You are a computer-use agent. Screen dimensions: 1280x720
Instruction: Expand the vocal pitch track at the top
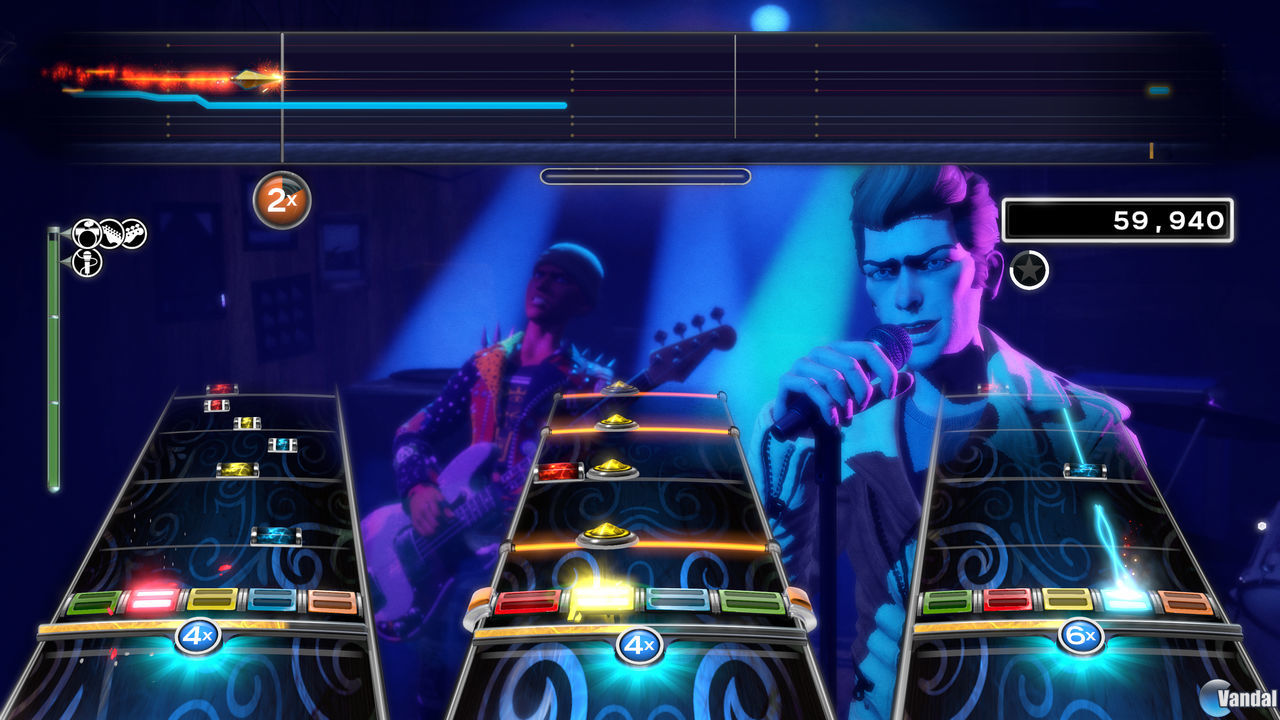point(640,90)
